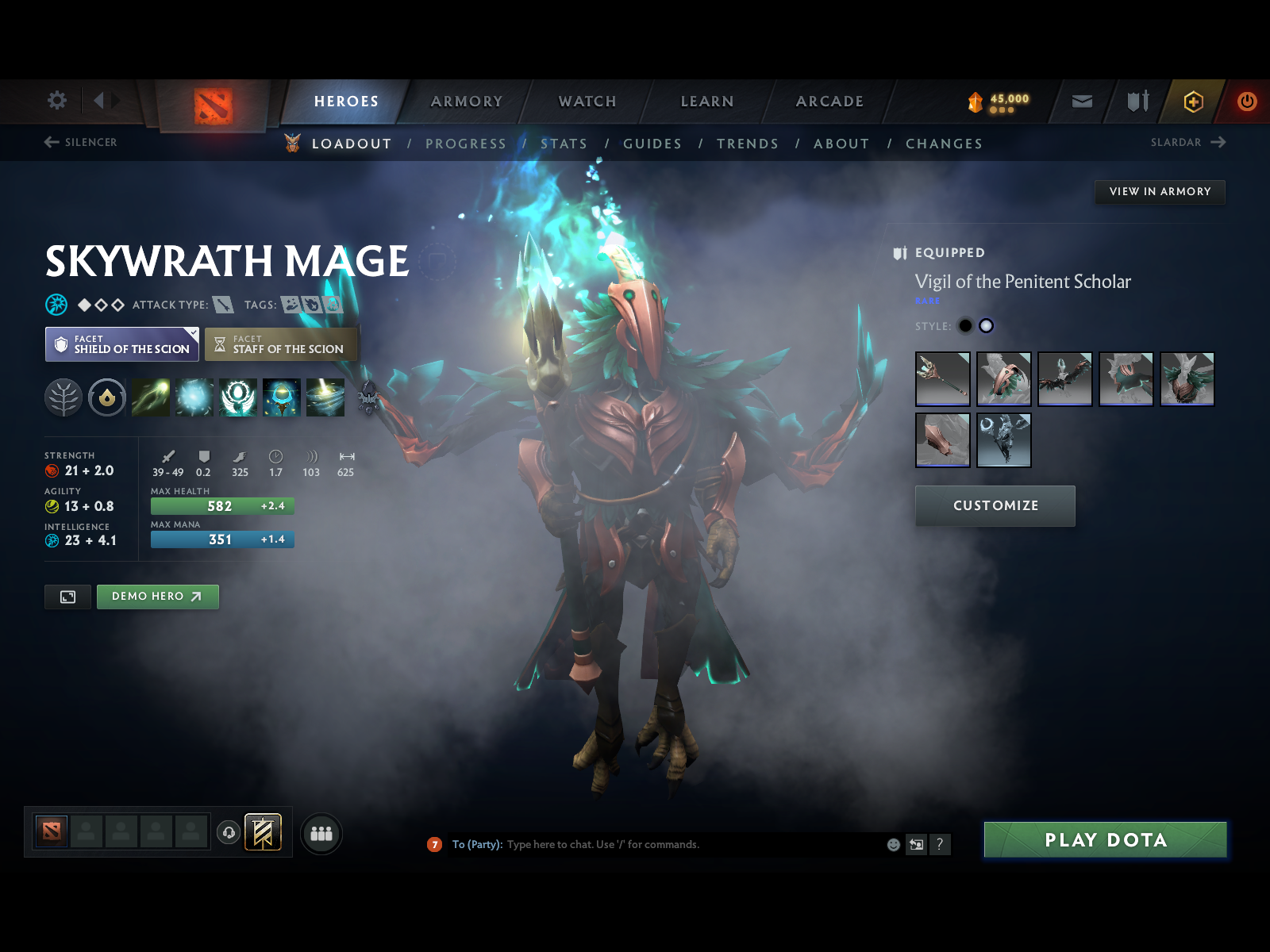1270x952 pixels.
Task: Select the Staff of the Scion facet
Action: tap(281, 344)
